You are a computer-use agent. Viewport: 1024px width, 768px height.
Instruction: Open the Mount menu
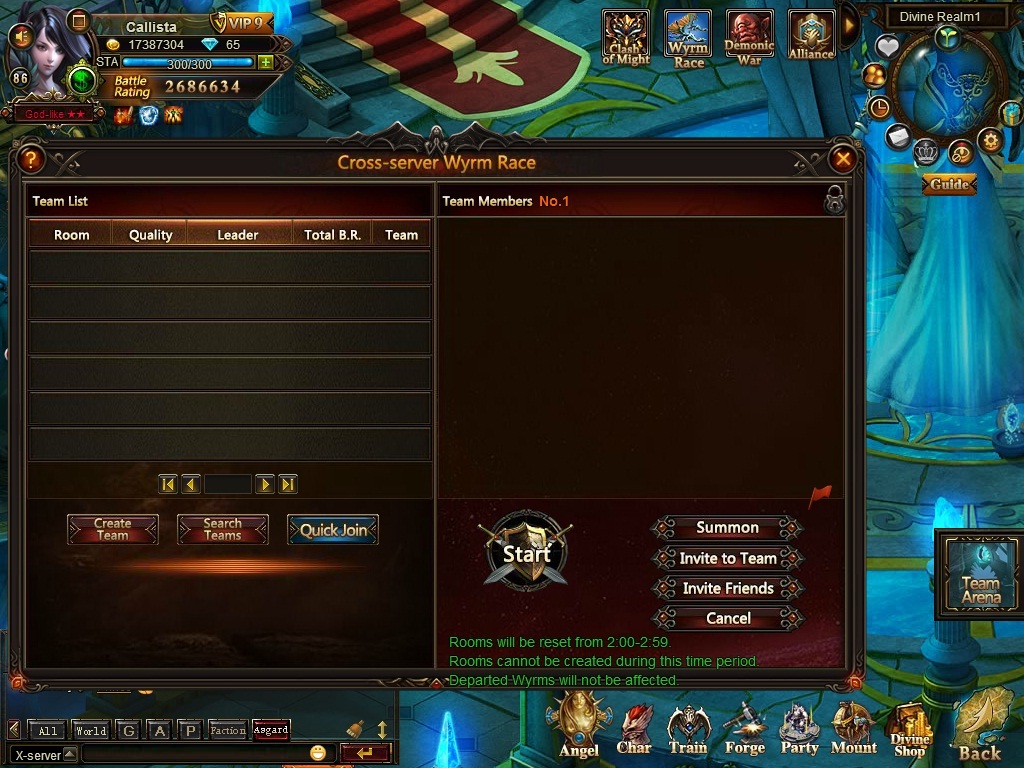853,729
